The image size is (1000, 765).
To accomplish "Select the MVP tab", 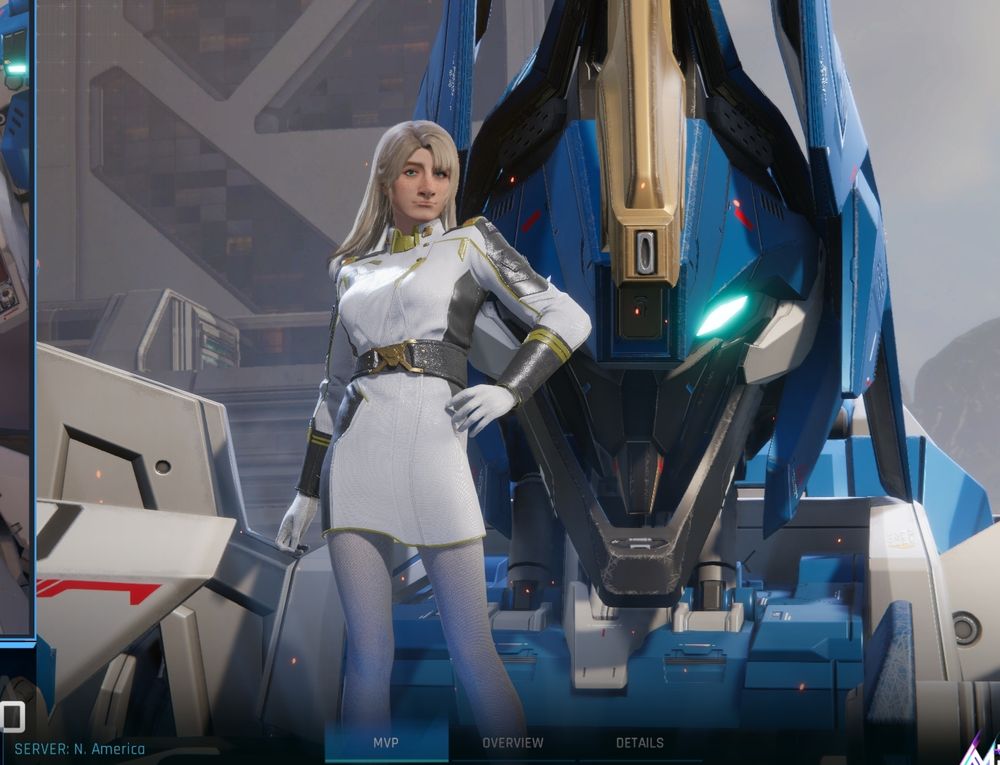I will point(386,743).
